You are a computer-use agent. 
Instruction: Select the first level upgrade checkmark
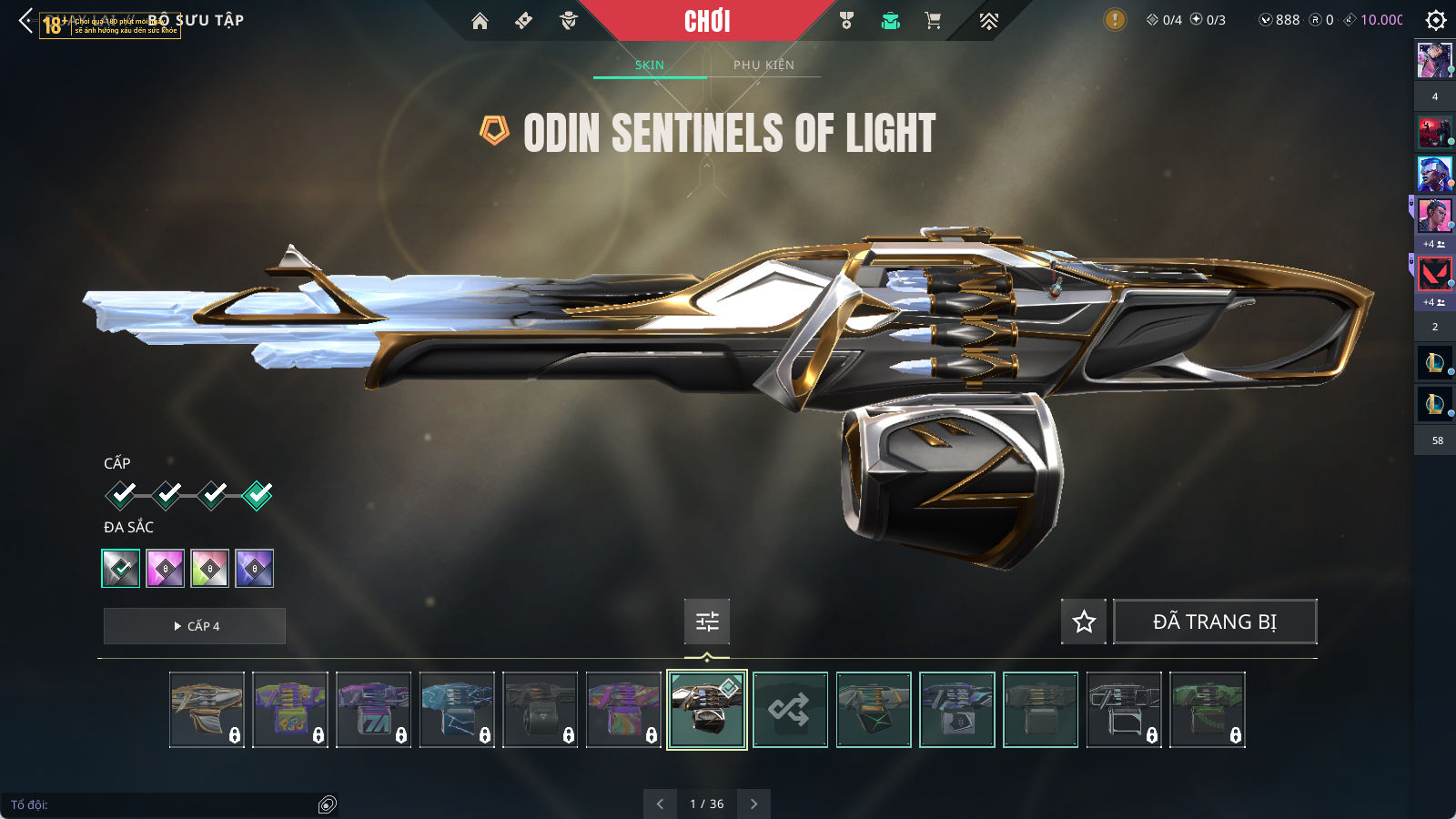tap(121, 494)
